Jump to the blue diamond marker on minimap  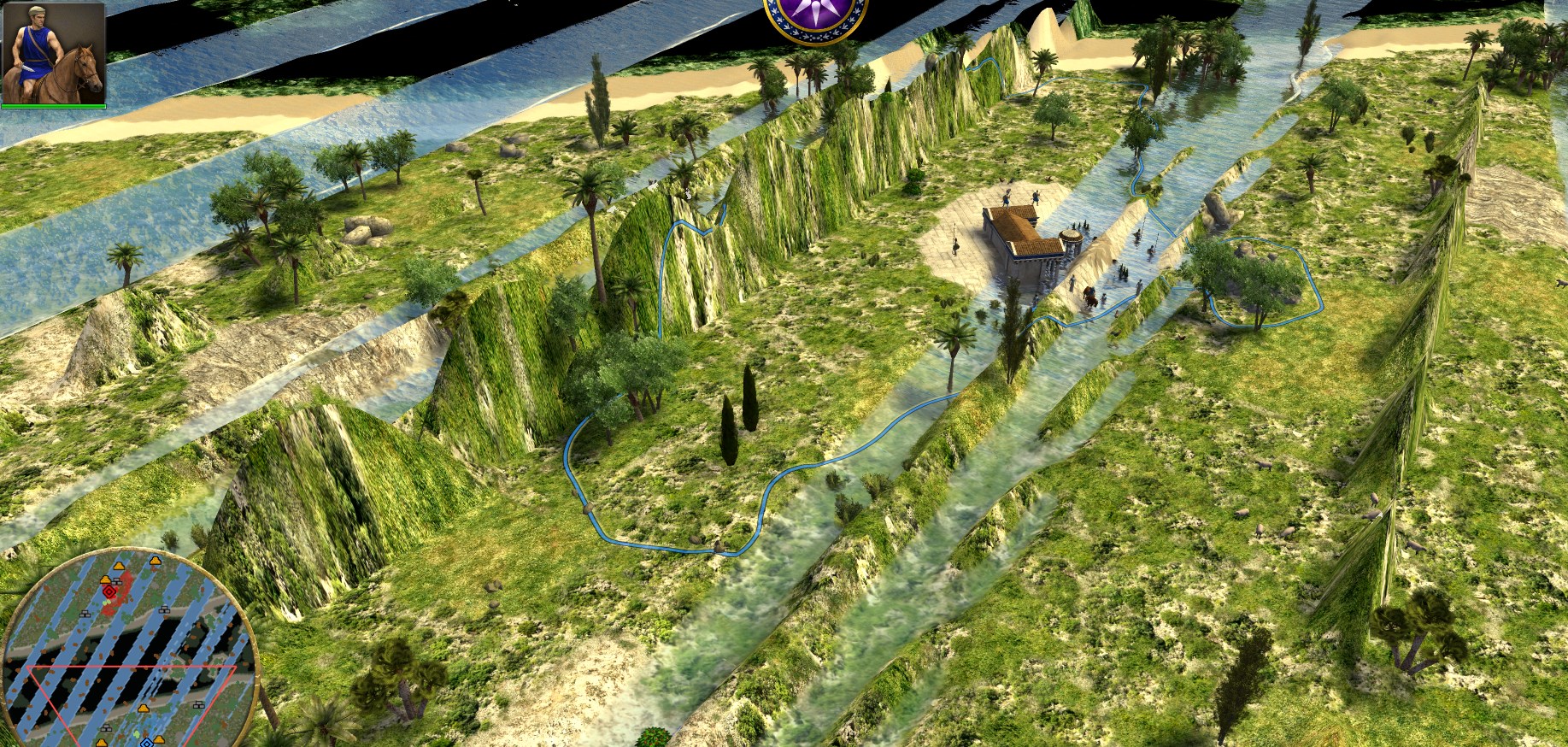pyautogui.click(x=146, y=742)
